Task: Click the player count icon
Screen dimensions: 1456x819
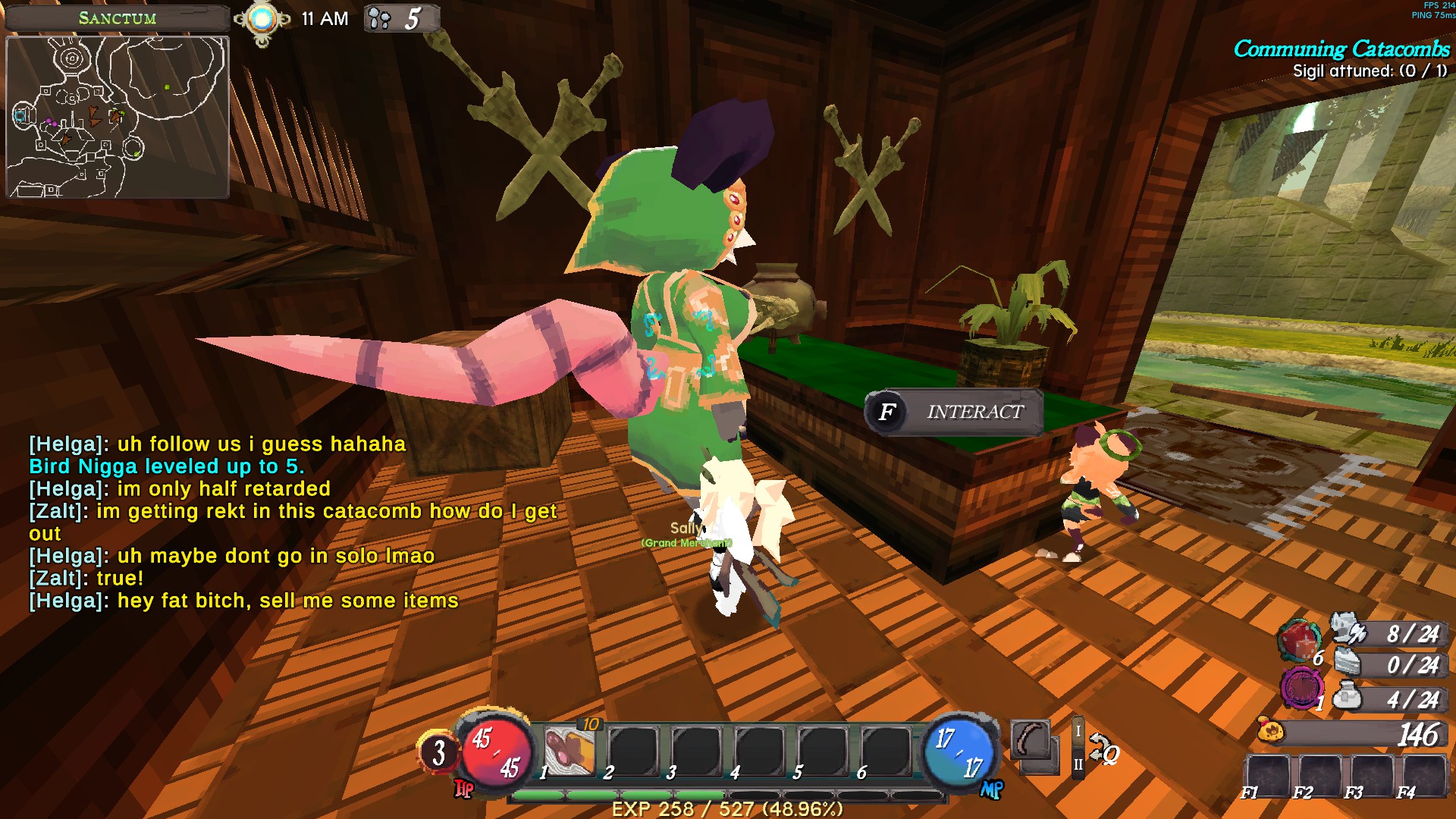Action: (x=380, y=19)
